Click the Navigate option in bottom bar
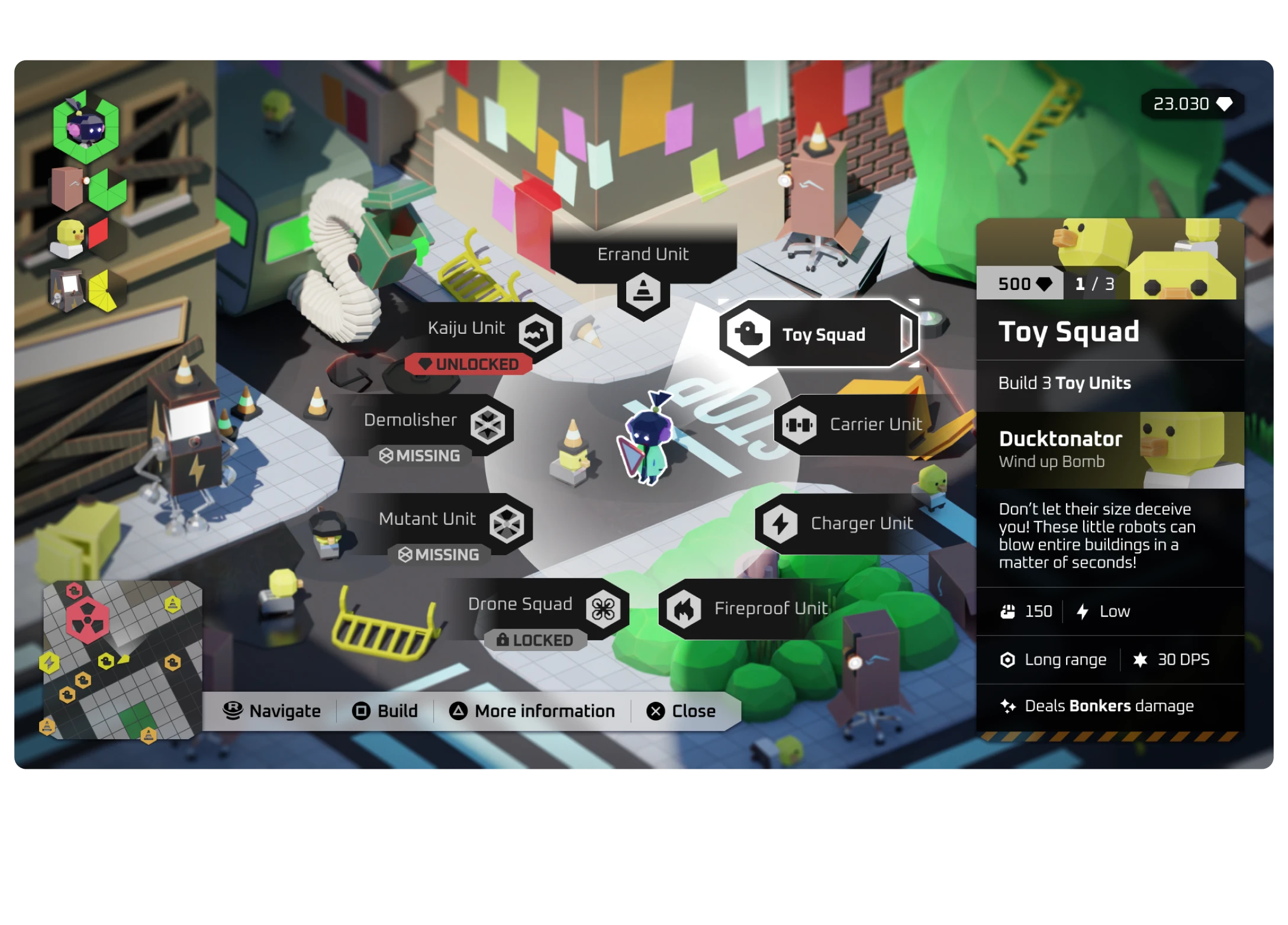This screenshot has width=1288, height=925. (x=272, y=711)
